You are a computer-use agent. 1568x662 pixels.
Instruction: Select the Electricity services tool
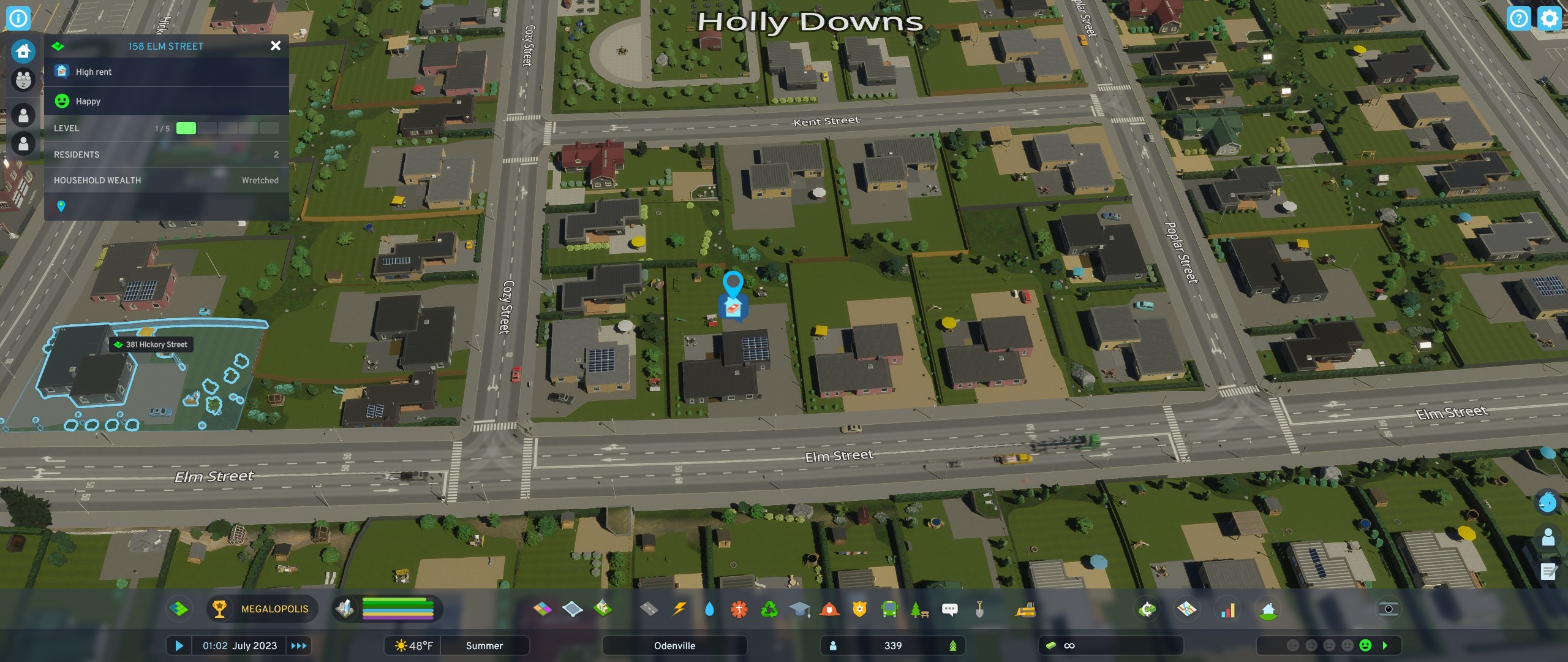point(679,609)
